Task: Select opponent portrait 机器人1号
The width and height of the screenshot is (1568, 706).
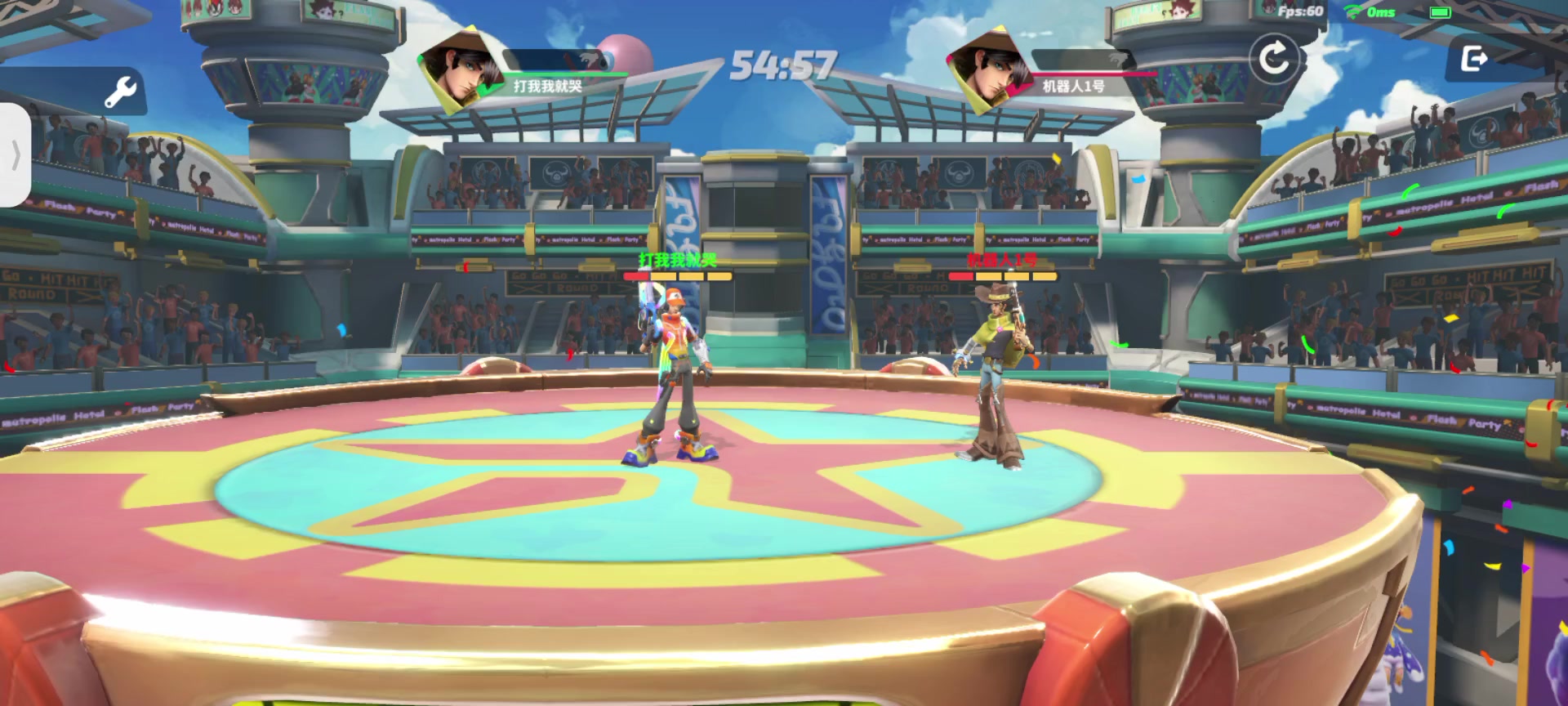Action: 990,70
